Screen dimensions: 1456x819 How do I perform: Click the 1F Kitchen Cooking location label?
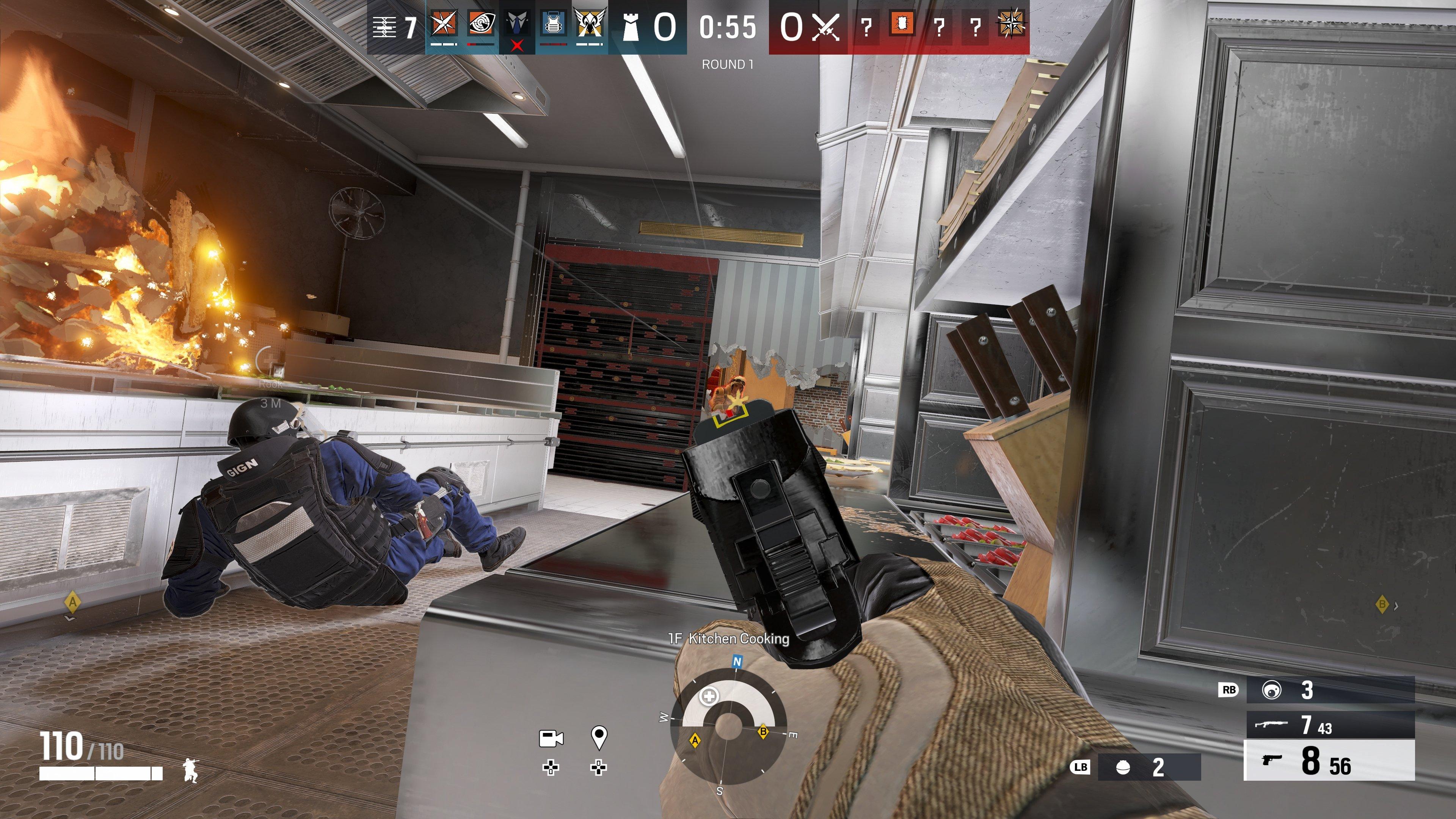tap(729, 640)
